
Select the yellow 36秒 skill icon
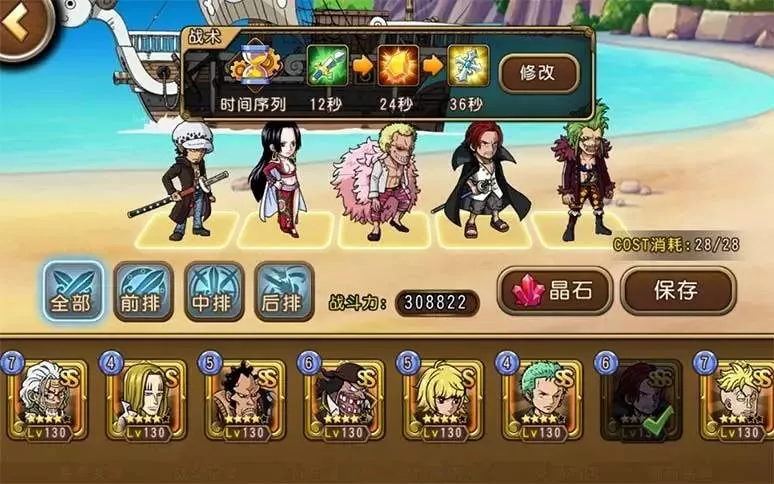[467, 66]
